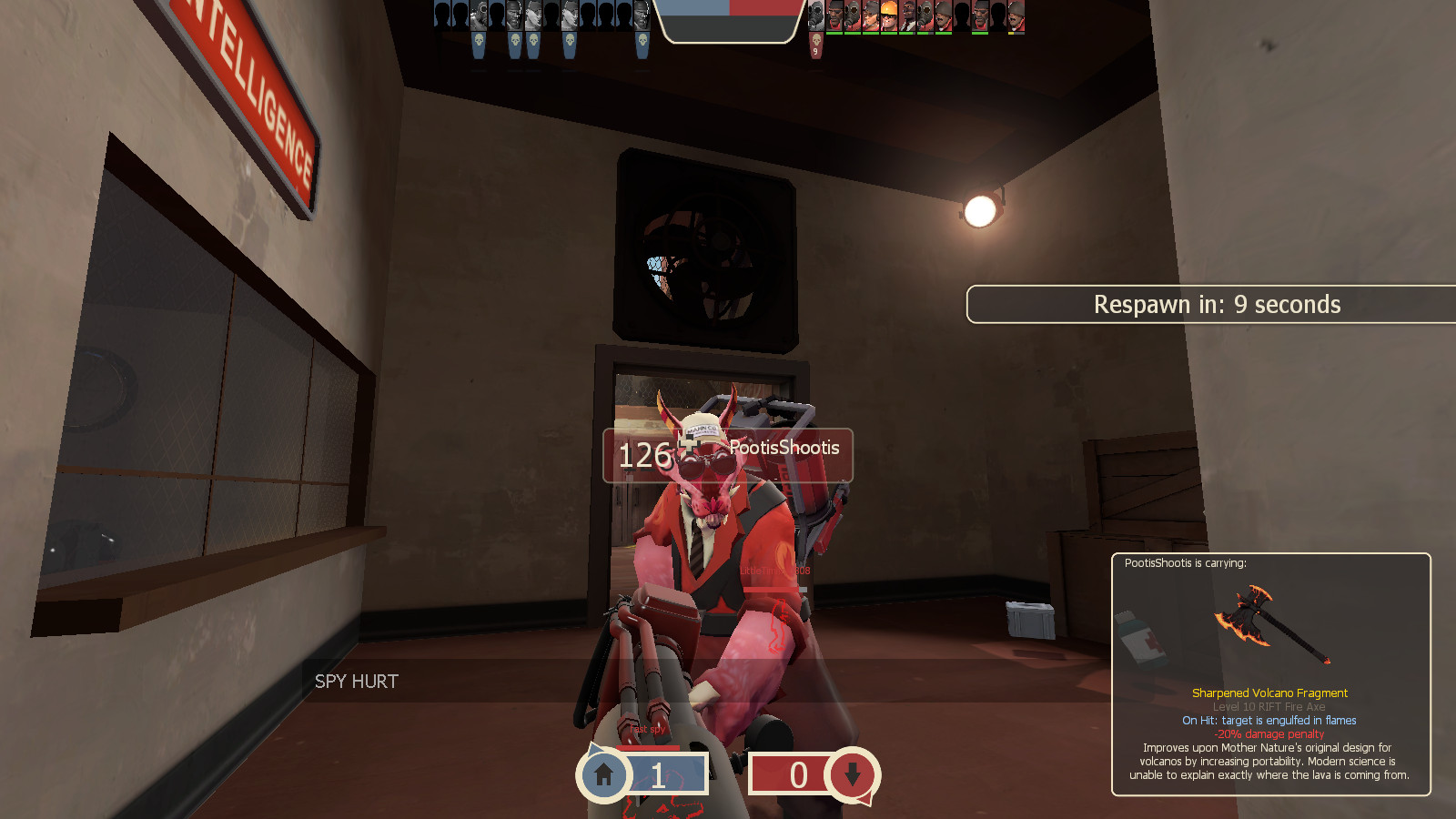Toggle the yellow health bar on the rightmost RED player

1013,33
